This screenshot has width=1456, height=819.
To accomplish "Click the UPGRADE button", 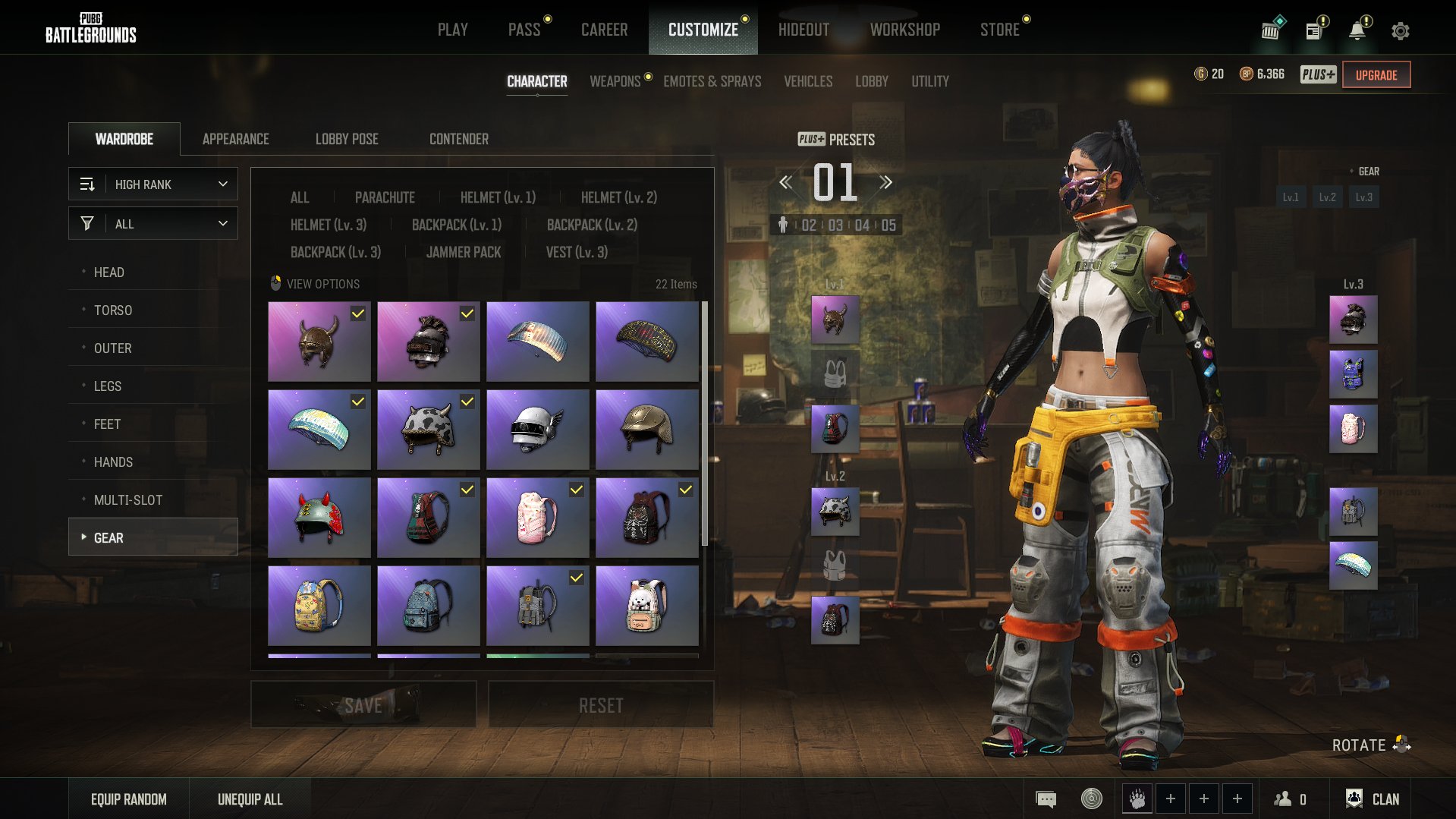I will coord(1376,75).
